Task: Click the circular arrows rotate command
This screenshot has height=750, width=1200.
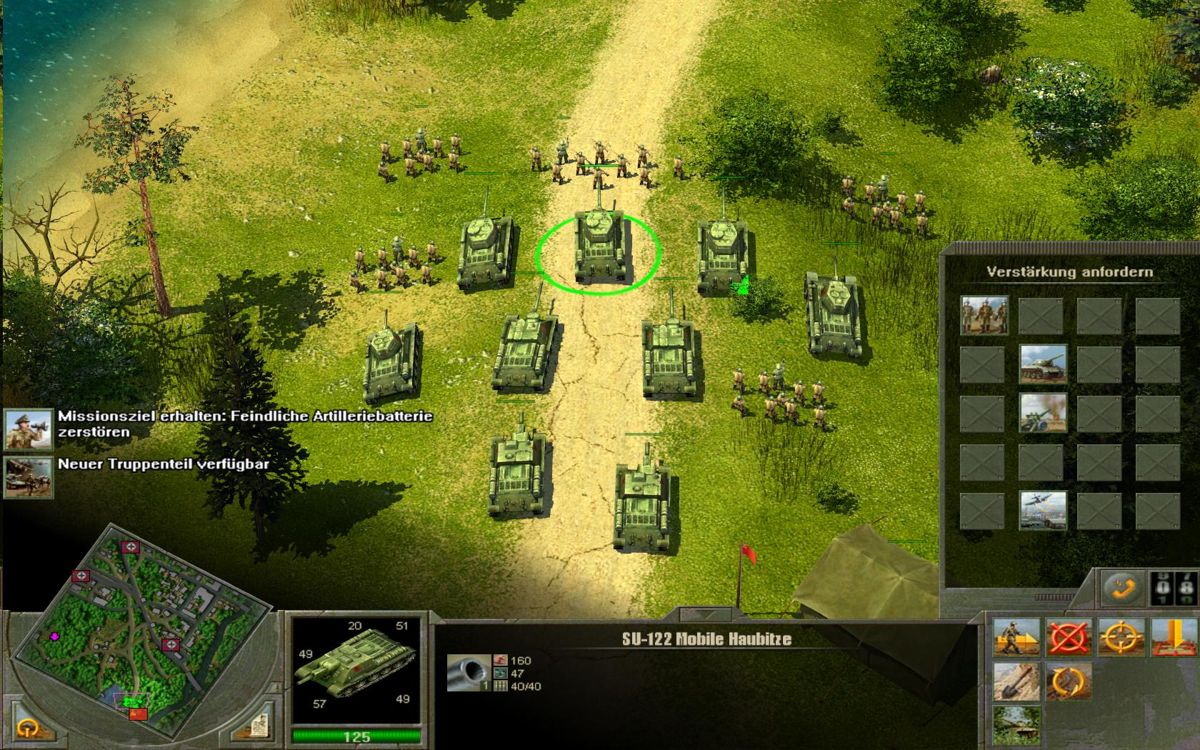Action: (x=1069, y=682)
